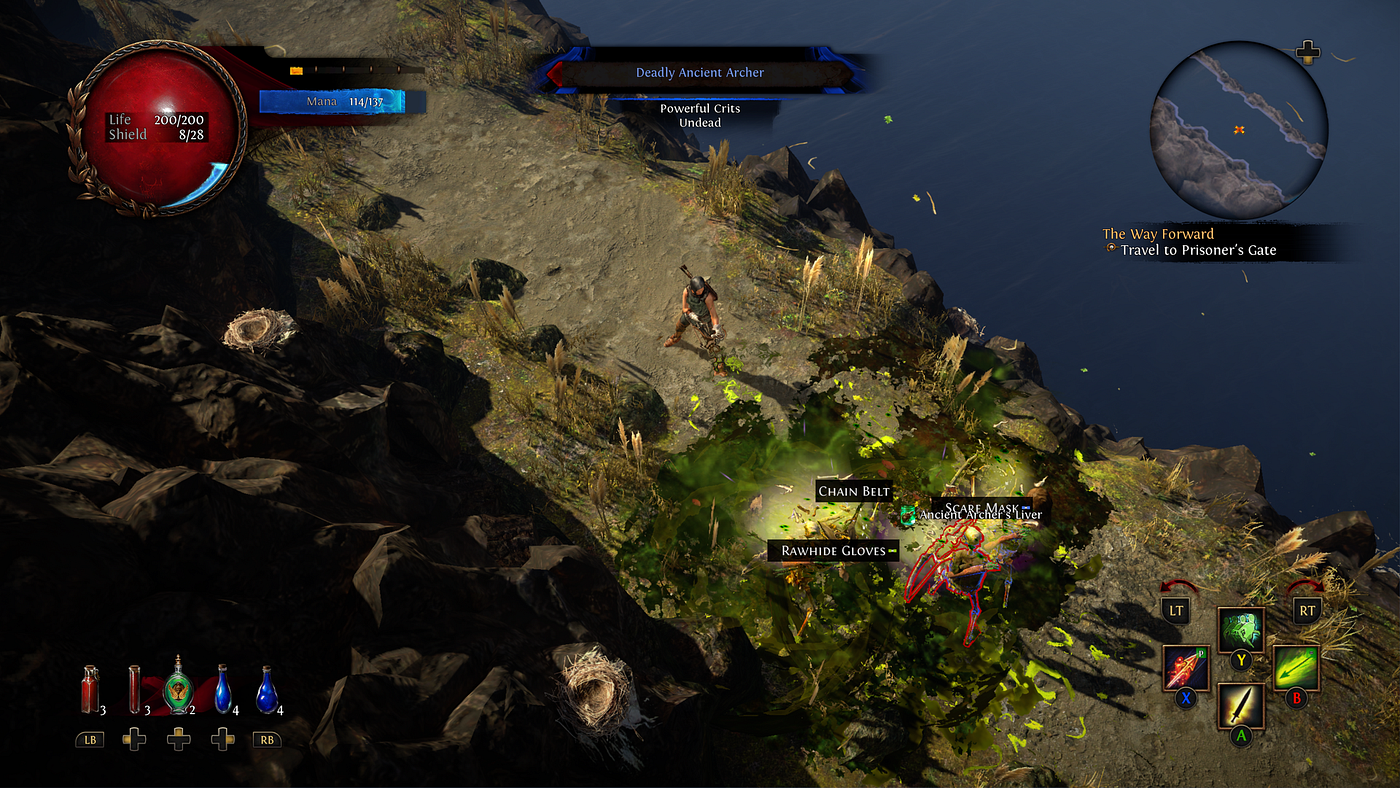
Task: Open the circular minimap
Action: (1239, 129)
